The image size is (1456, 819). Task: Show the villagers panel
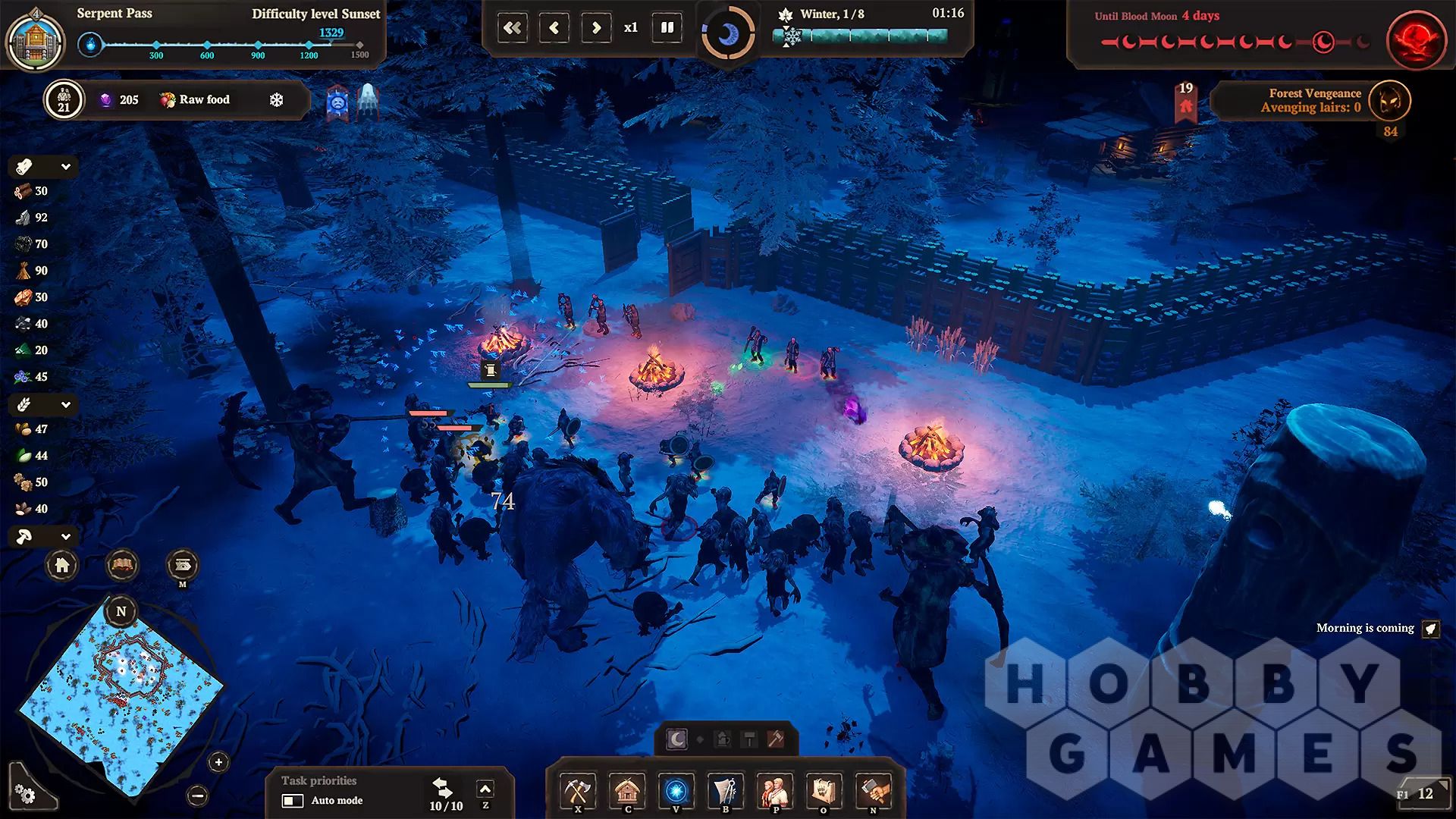pos(774,791)
